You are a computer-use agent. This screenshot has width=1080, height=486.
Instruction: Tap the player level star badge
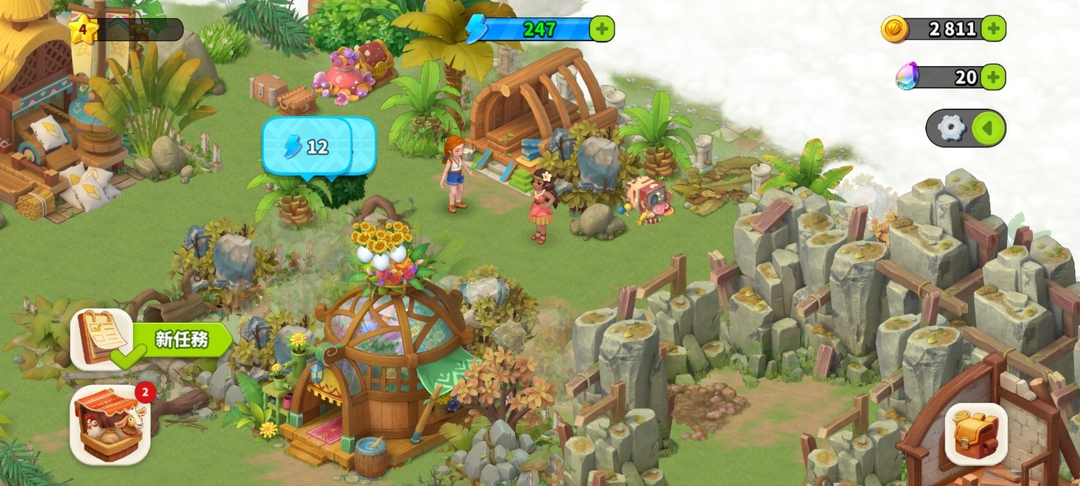tap(82, 29)
